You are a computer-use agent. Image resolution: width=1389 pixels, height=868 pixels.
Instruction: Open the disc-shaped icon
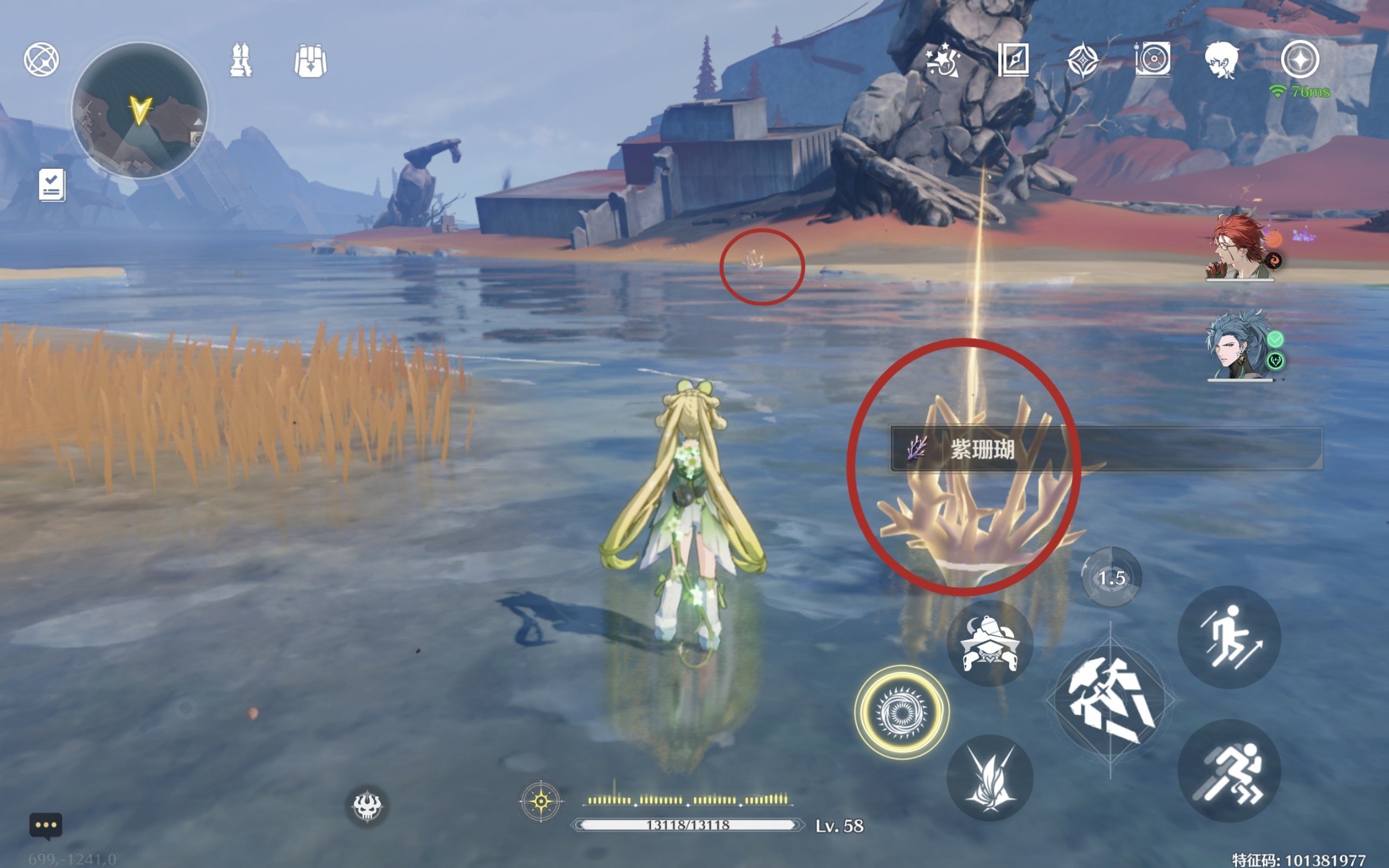coord(1152,60)
